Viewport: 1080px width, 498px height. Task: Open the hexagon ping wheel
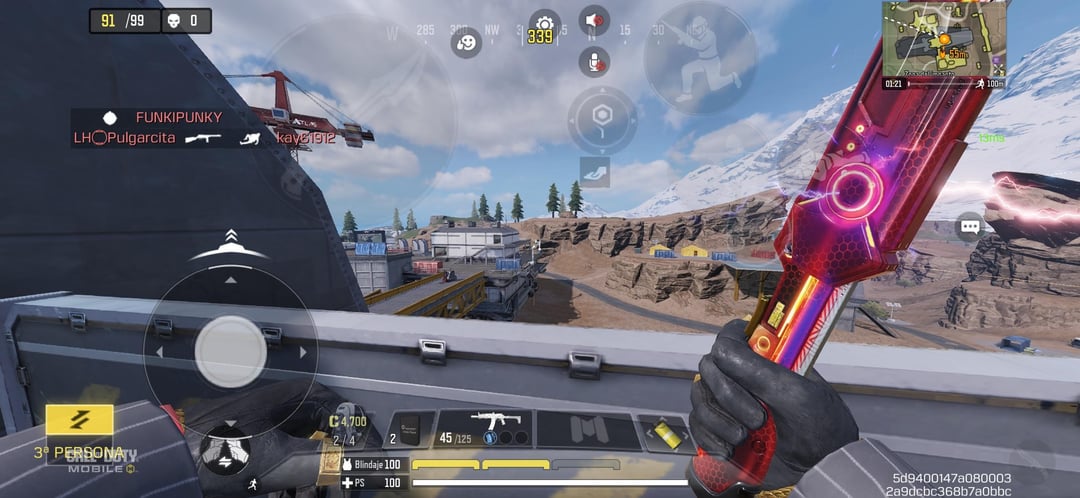[x=602, y=120]
